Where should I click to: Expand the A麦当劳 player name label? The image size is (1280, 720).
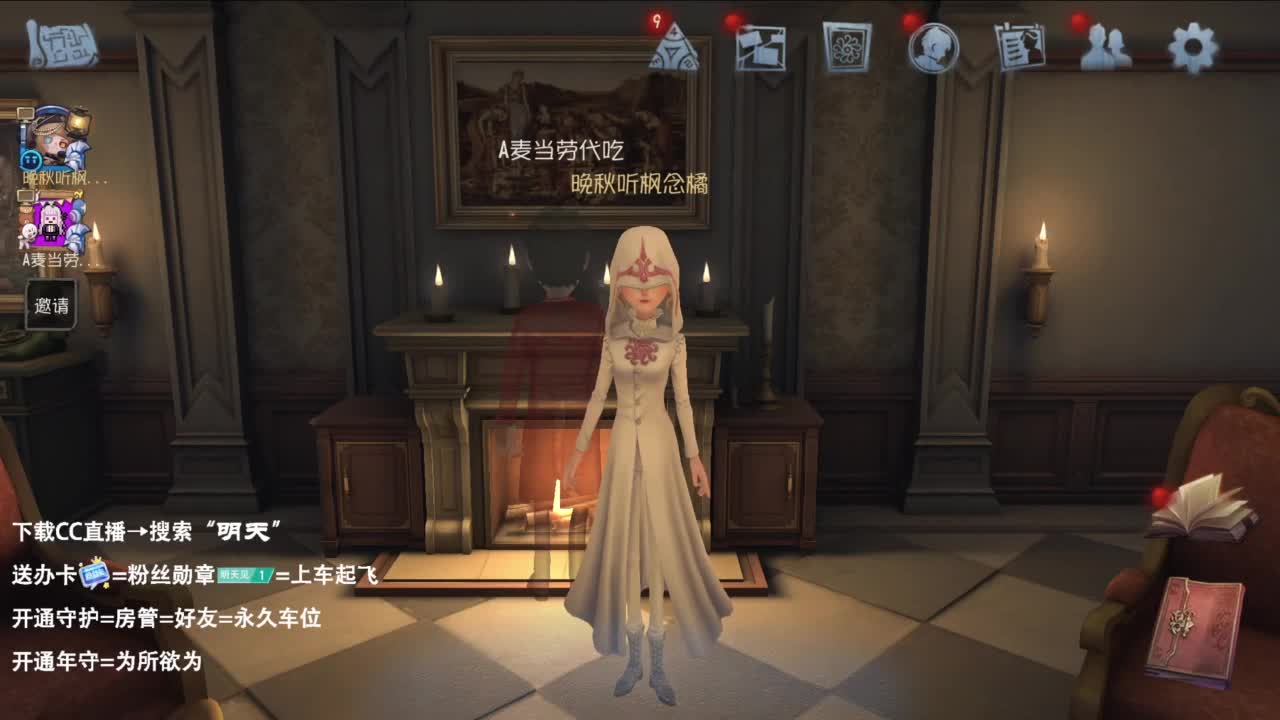click(50, 260)
